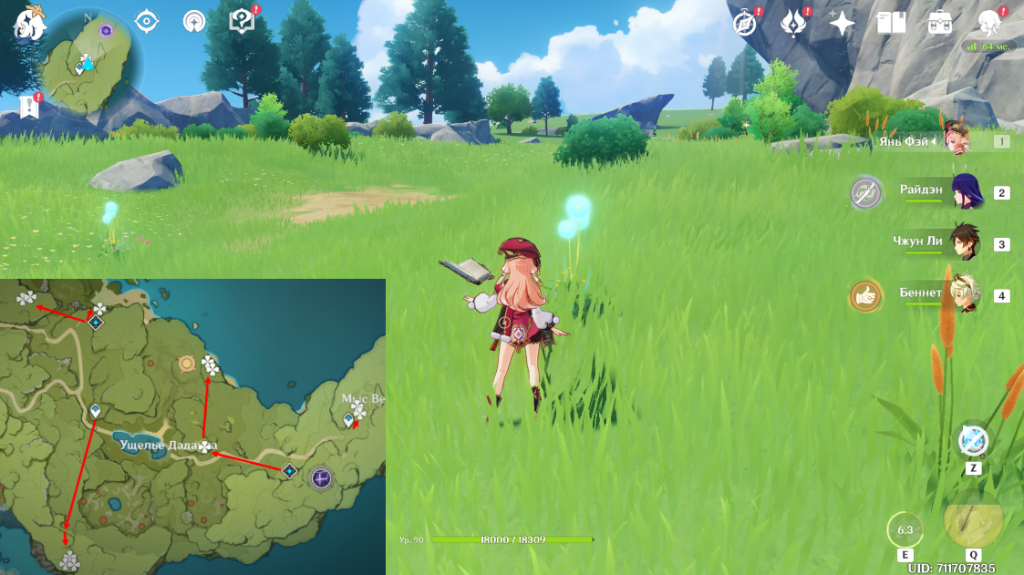The image size is (1024, 575).
Task: Click the crossed-out icon beside Райдэн
Action: click(x=866, y=192)
